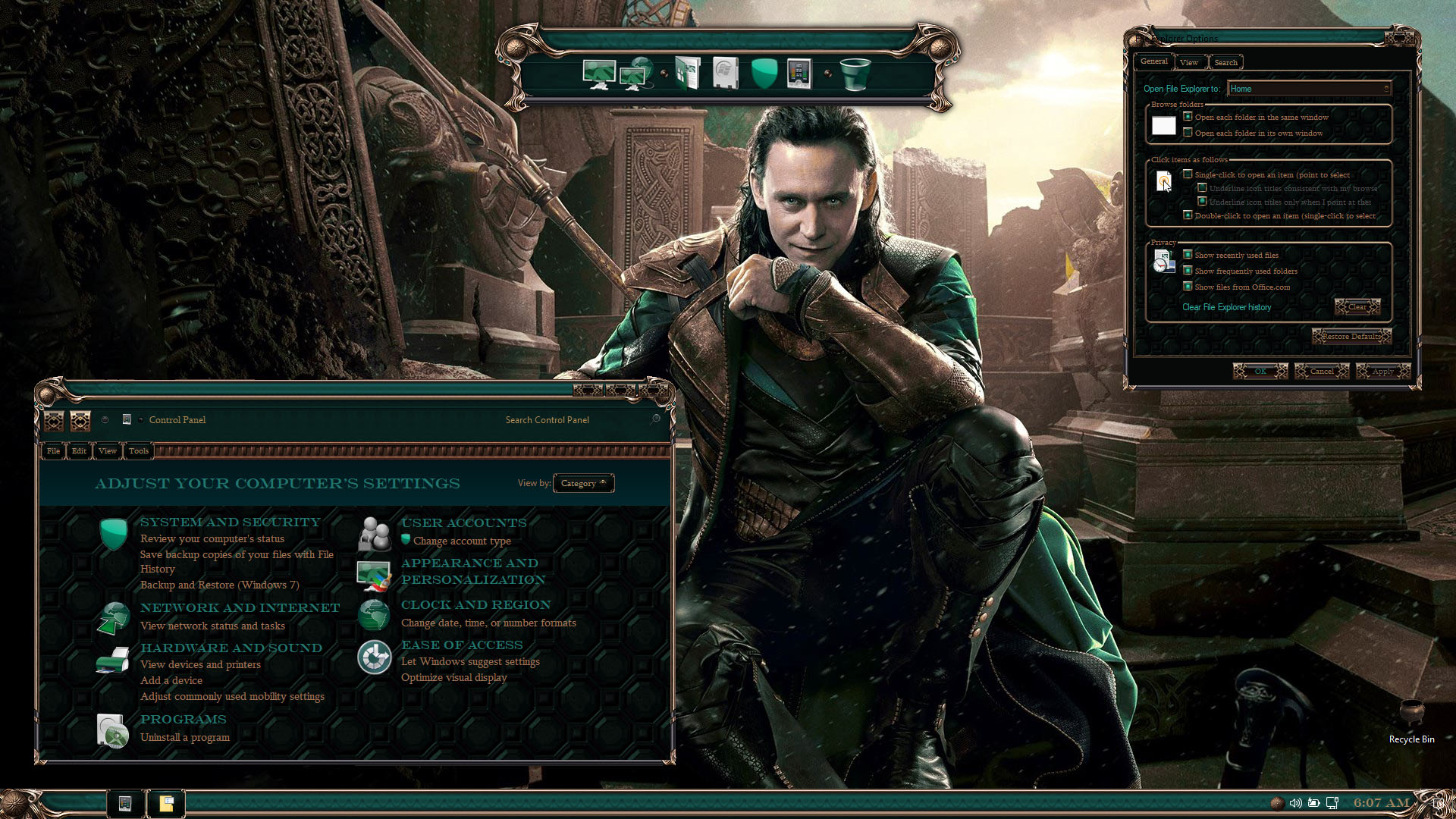This screenshot has width=1456, height=819.
Task: Switch to the Search tab in Folder Options
Action: (1225, 62)
